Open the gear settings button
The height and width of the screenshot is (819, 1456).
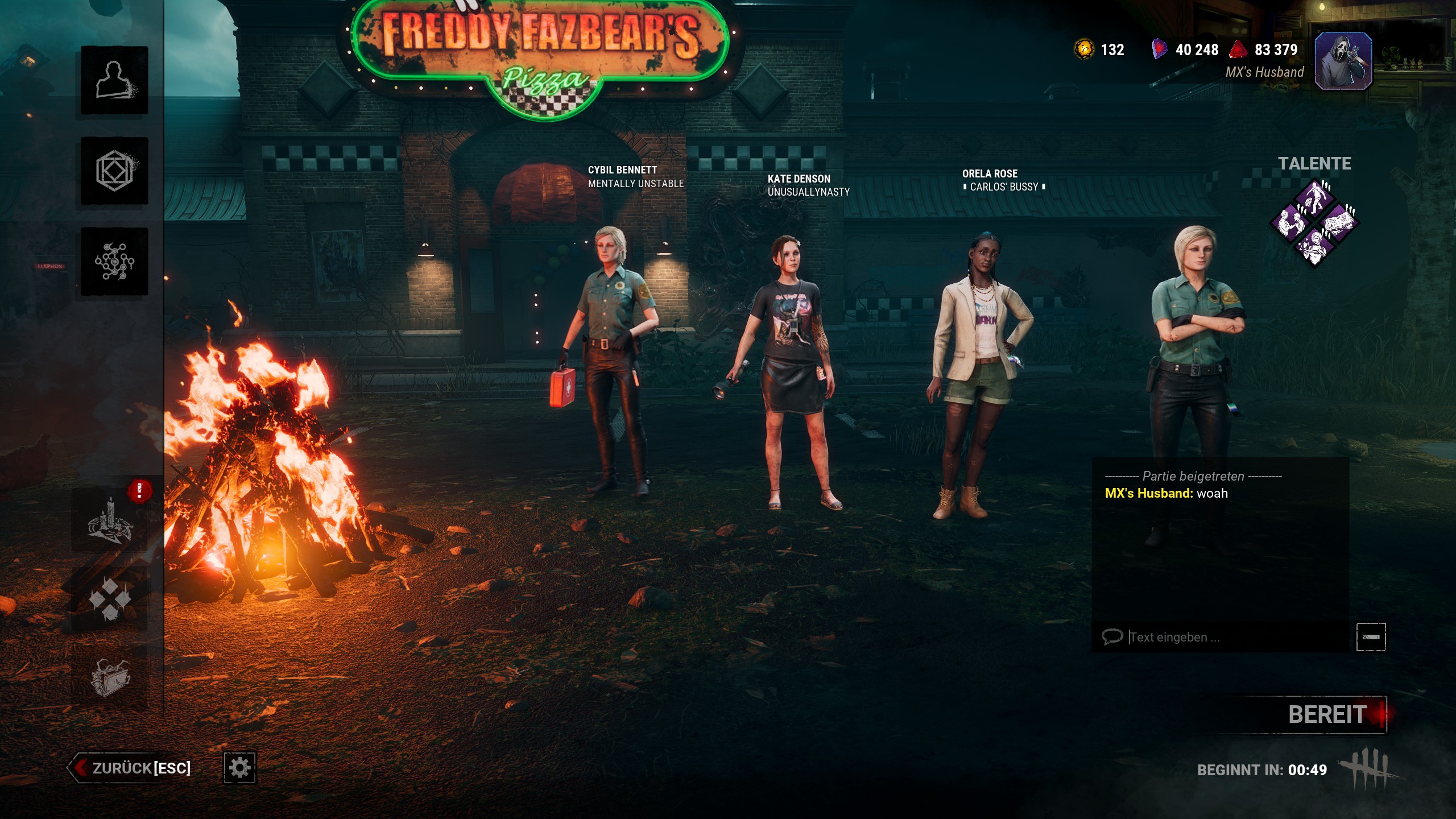click(x=239, y=768)
